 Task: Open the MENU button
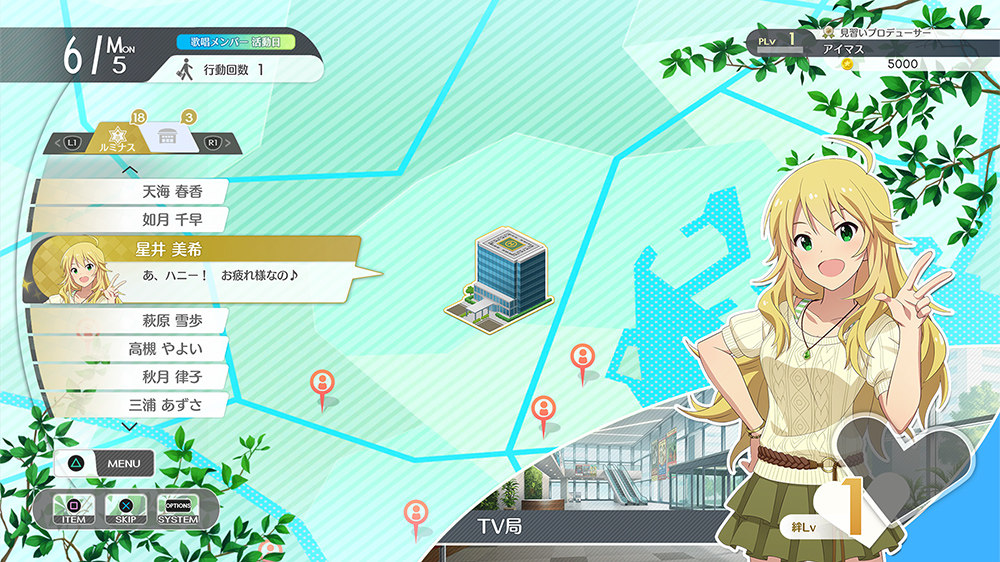(108, 464)
